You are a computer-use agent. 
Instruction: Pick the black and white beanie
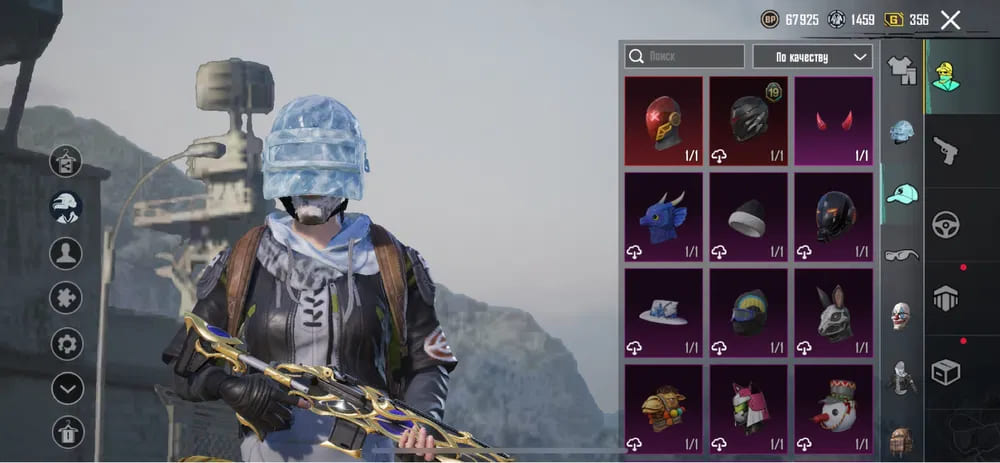click(x=748, y=217)
